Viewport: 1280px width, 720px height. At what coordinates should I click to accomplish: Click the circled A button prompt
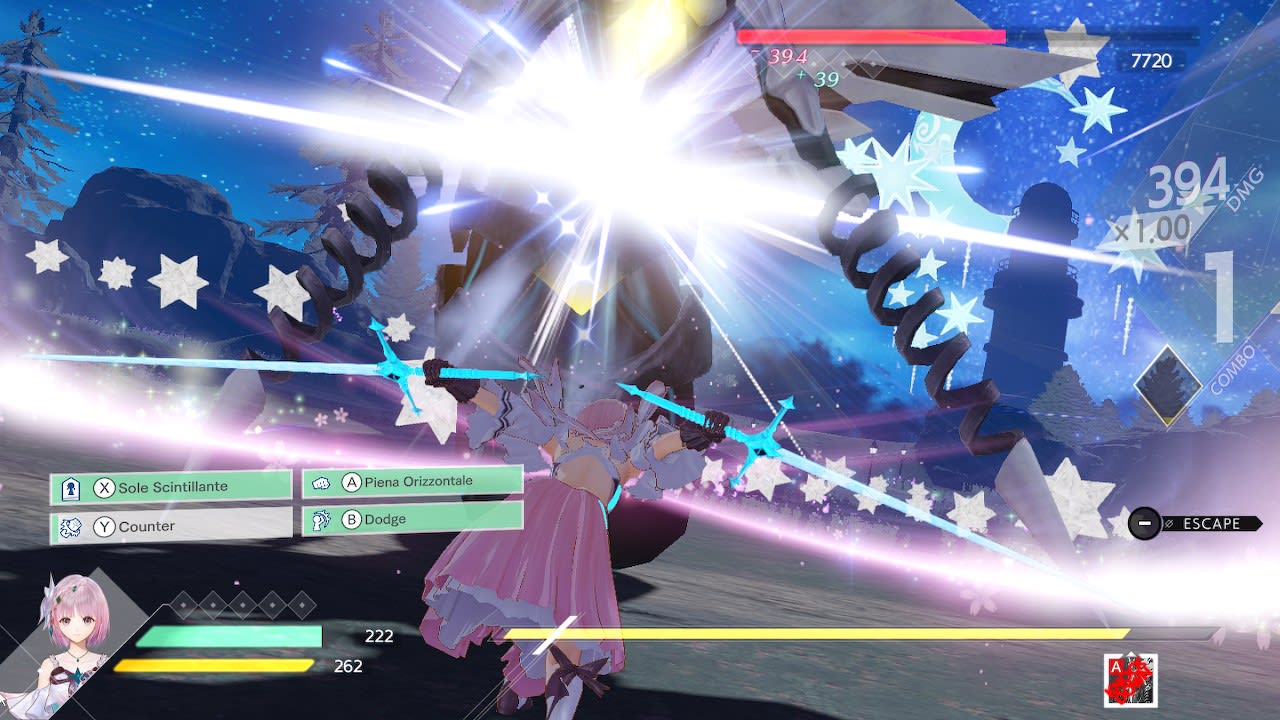[x=353, y=481]
